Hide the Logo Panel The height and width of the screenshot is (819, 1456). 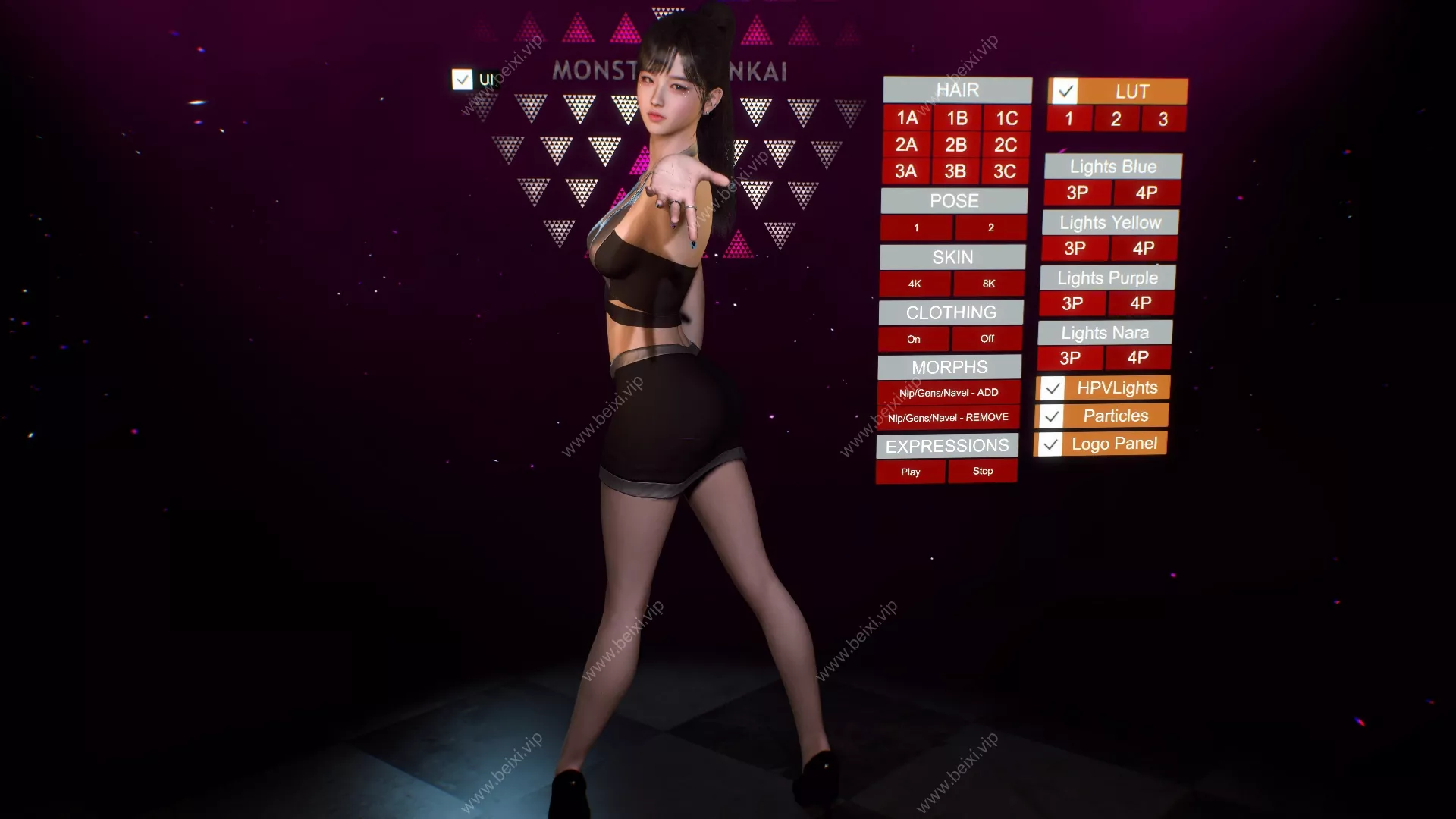[x=1050, y=444]
